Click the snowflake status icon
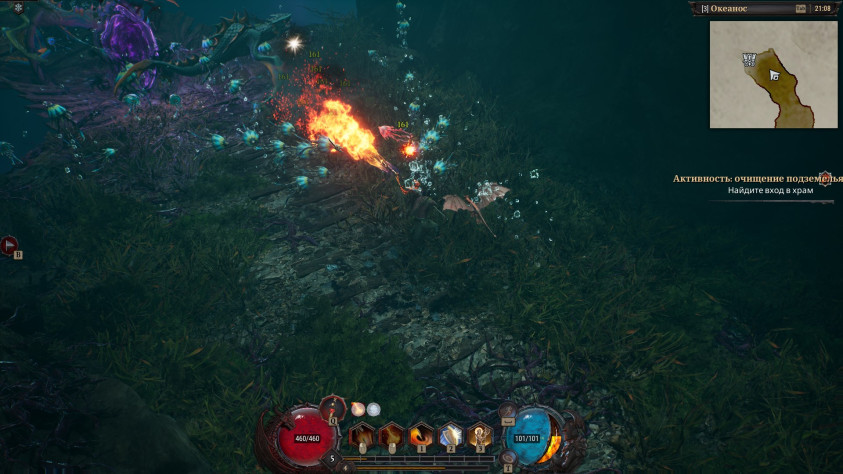The image size is (843, 474). tap(17, 8)
